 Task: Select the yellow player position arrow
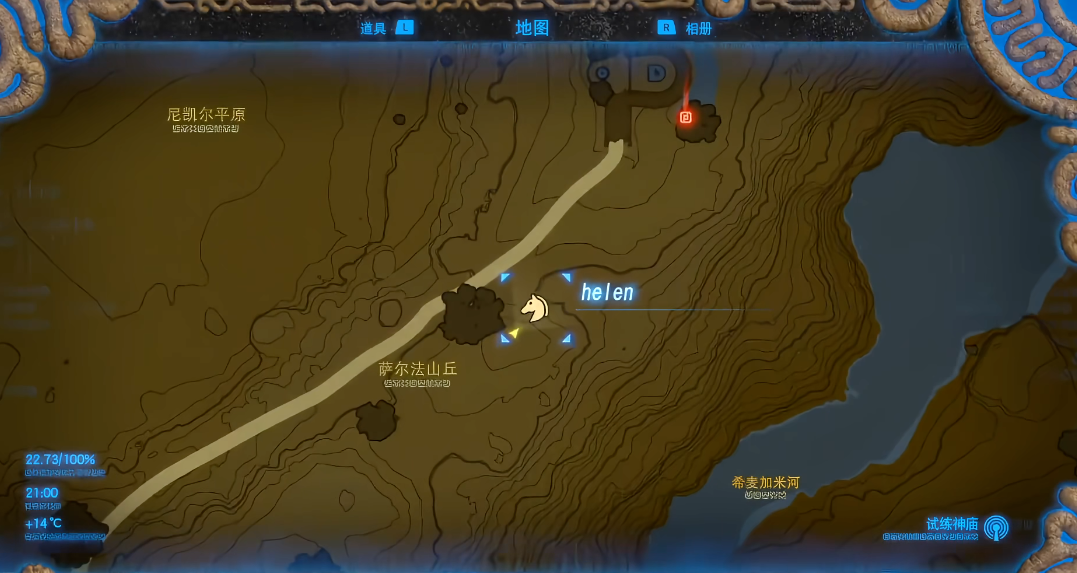514,332
